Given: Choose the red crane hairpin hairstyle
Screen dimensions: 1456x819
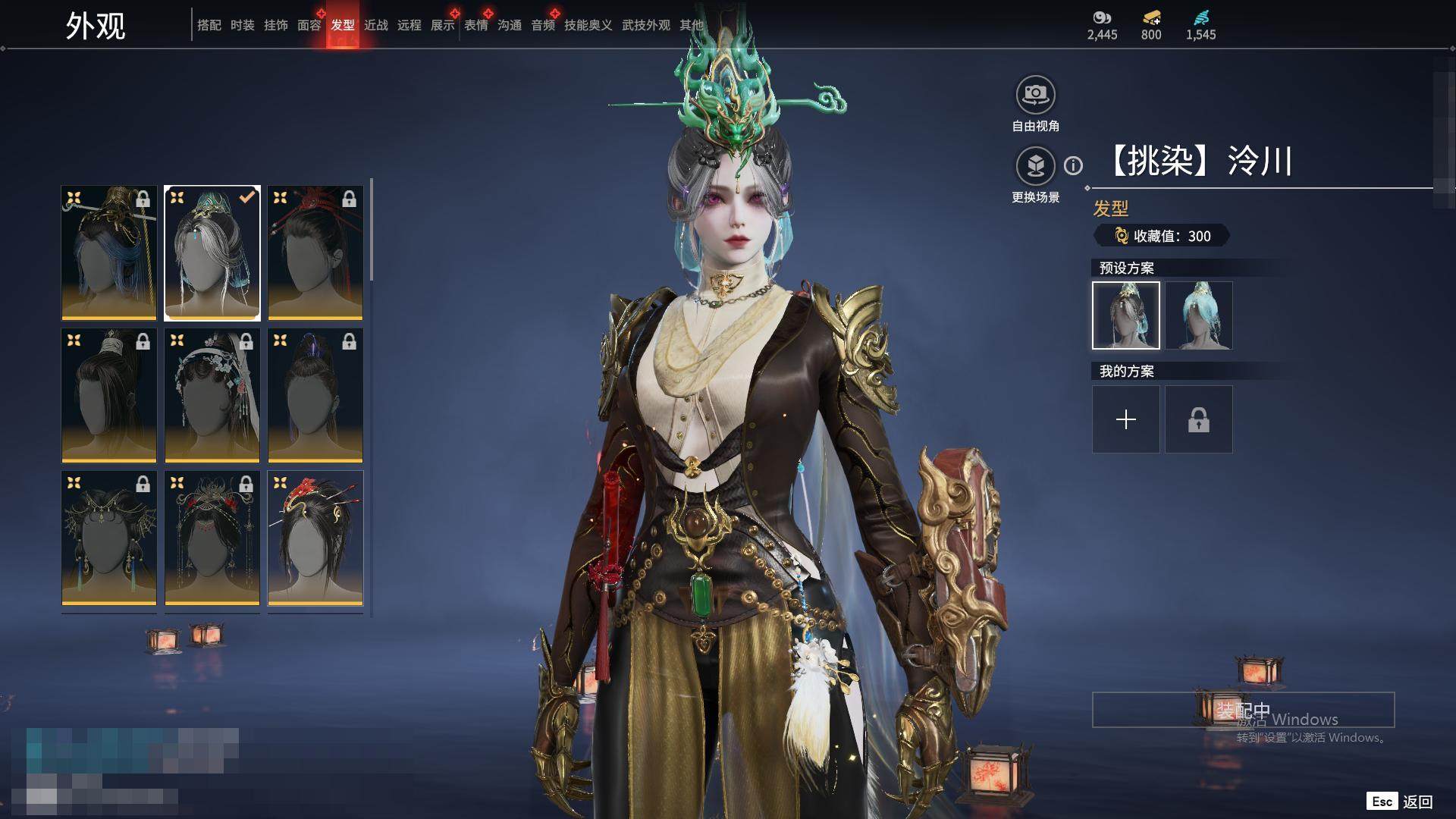Looking at the screenshot, I should 315,538.
